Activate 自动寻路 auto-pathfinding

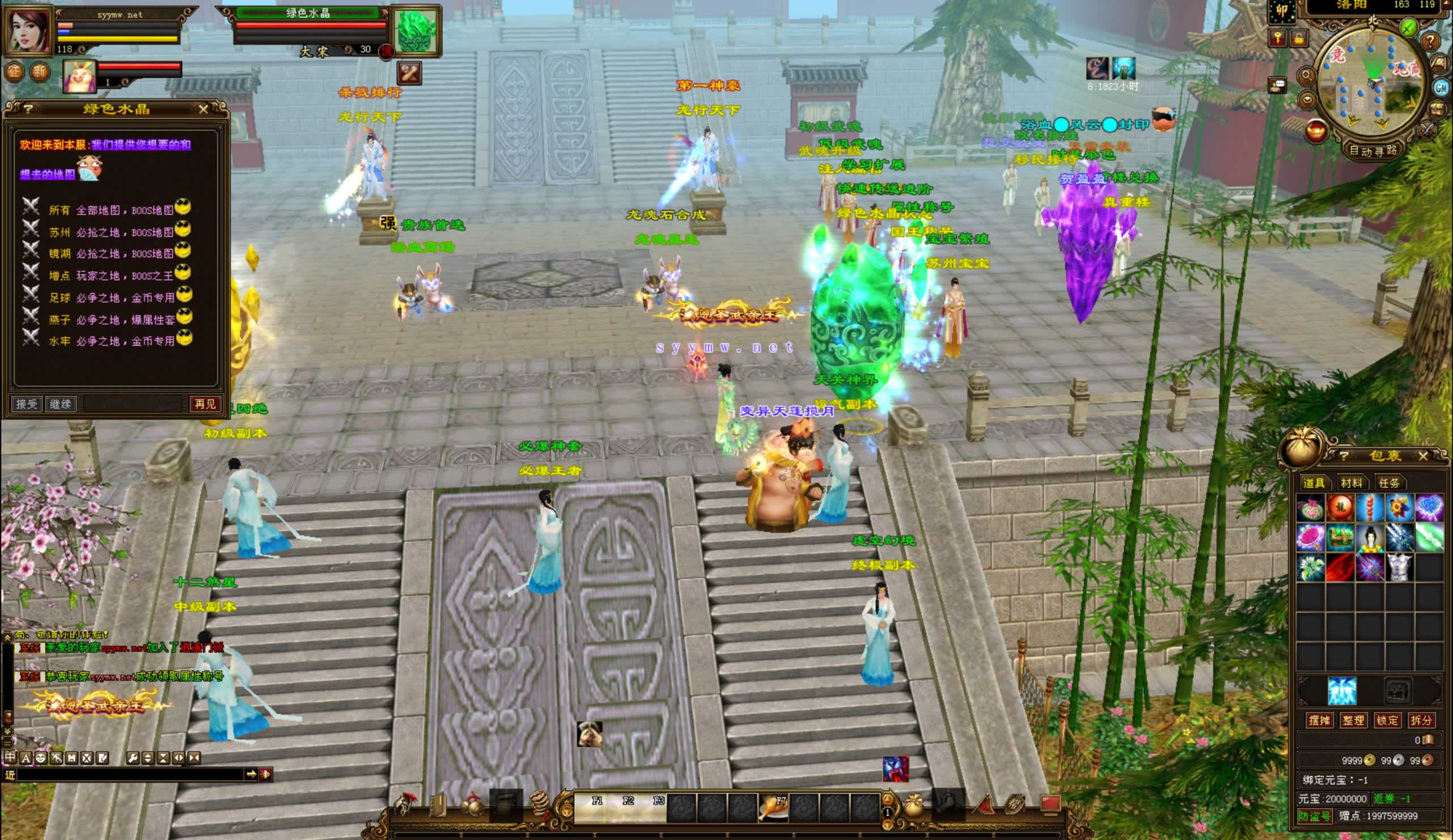tap(1373, 151)
